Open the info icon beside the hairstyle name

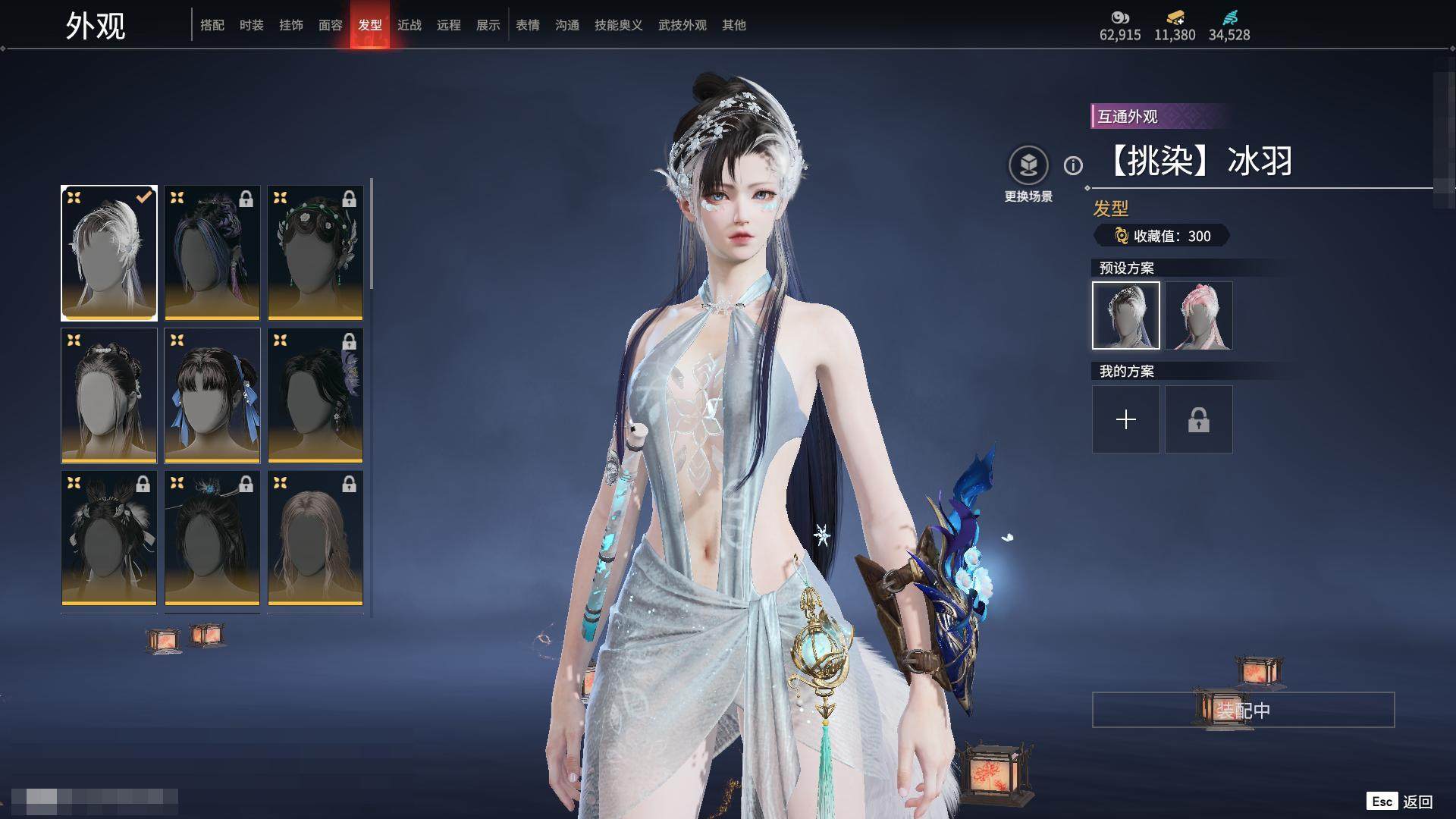[1073, 165]
